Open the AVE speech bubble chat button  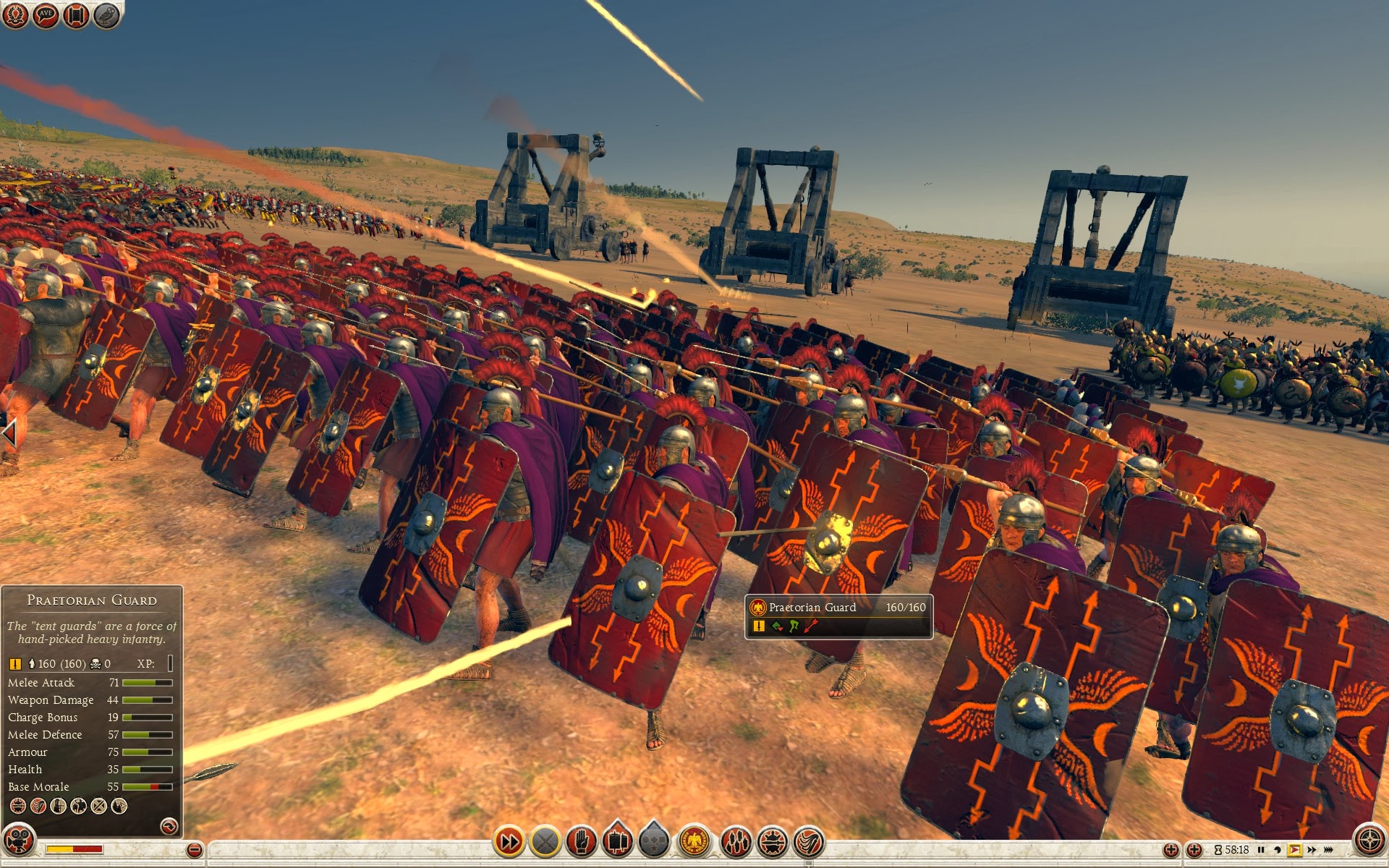tap(46, 15)
